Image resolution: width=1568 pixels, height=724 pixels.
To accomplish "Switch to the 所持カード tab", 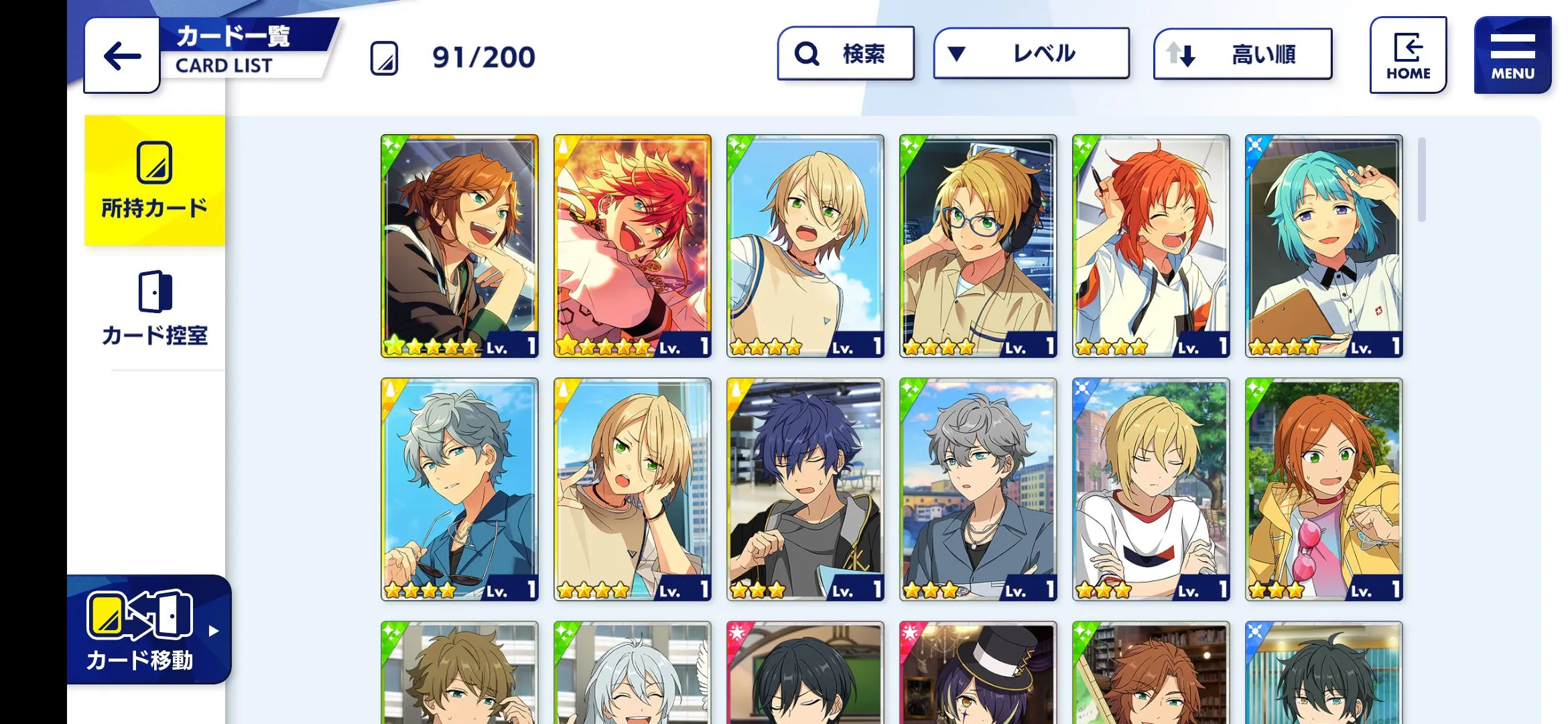I will coord(155,180).
